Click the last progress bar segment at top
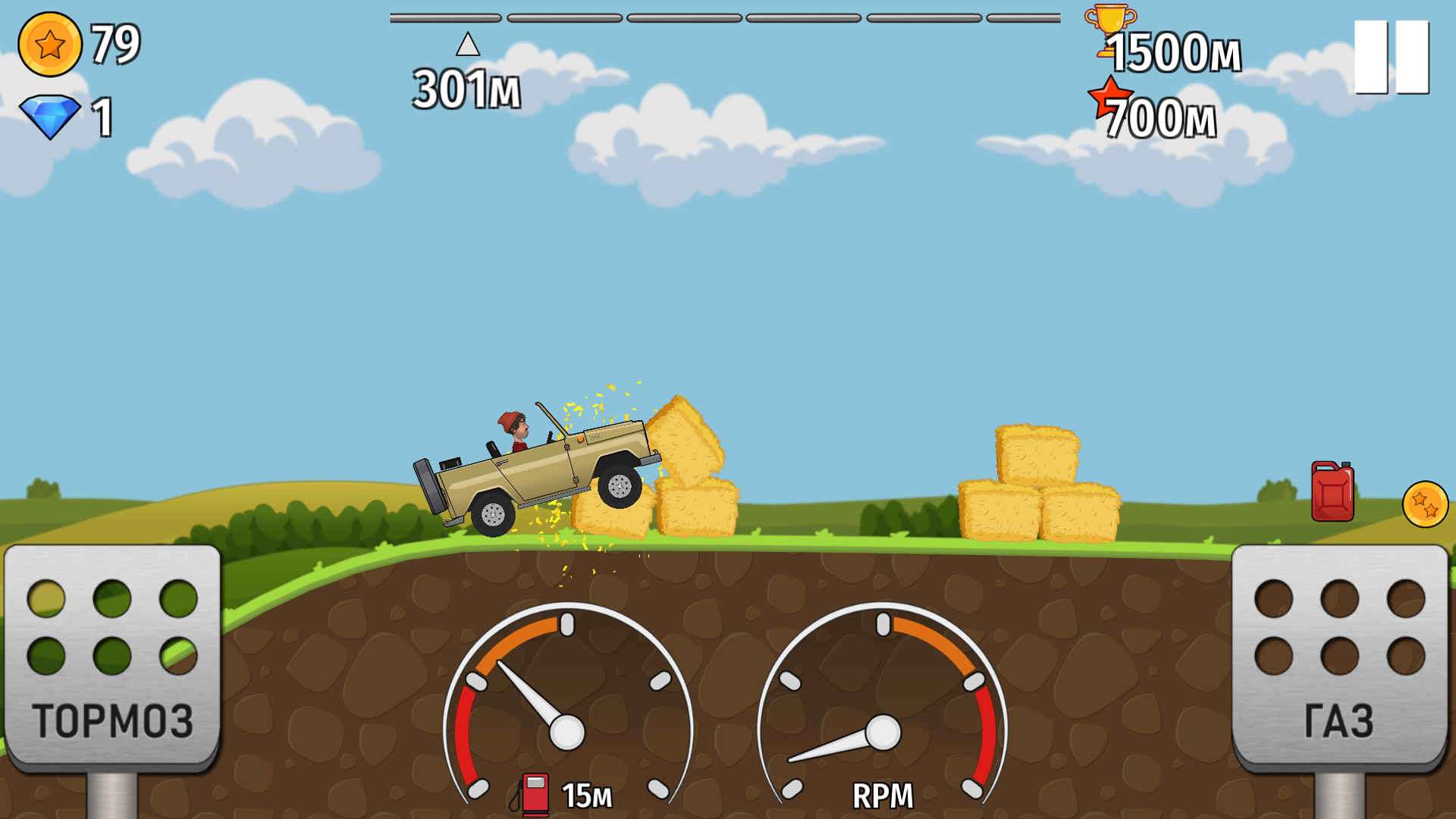This screenshot has height=819, width=1456. 1024,17
